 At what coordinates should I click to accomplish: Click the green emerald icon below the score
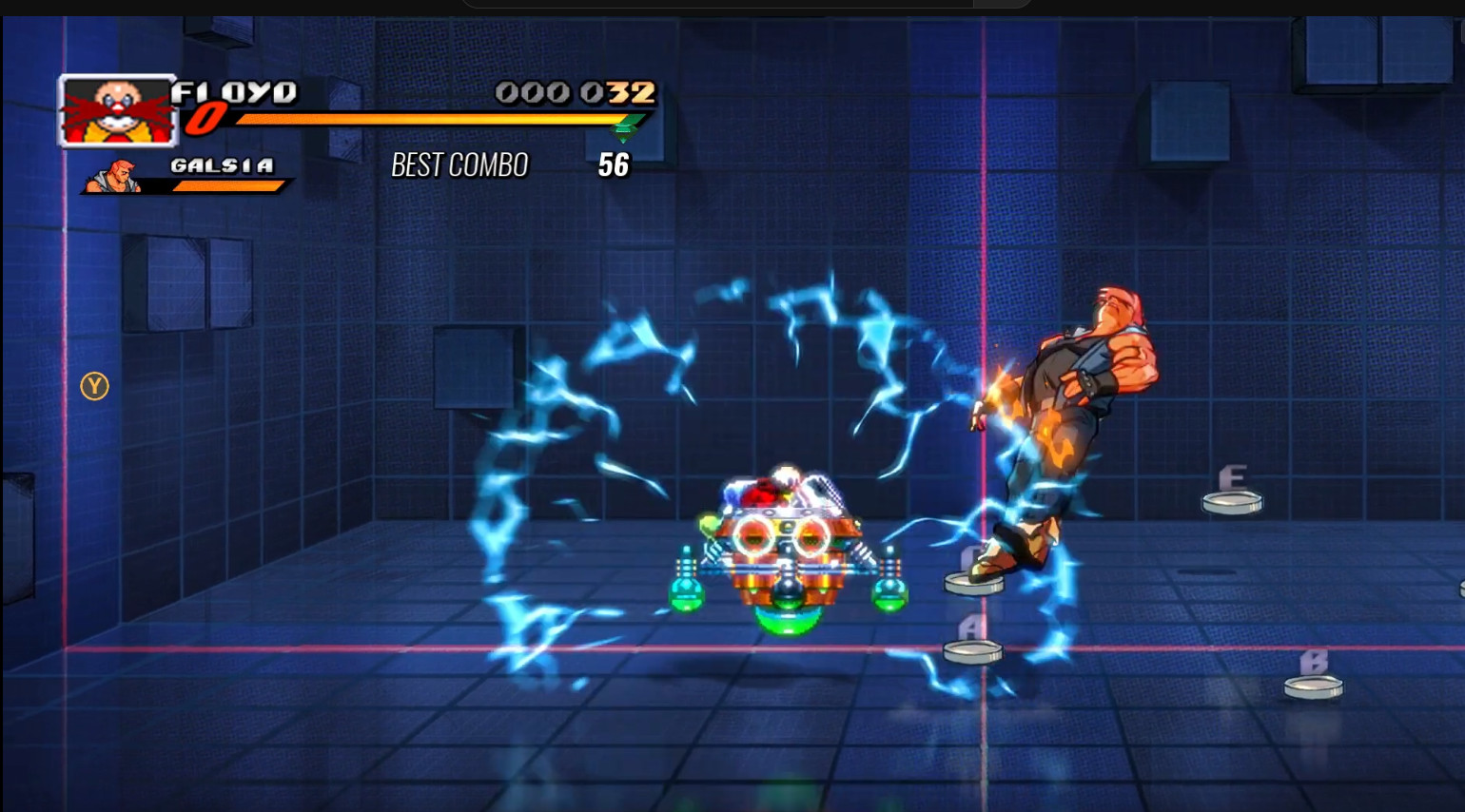point(625,128)
